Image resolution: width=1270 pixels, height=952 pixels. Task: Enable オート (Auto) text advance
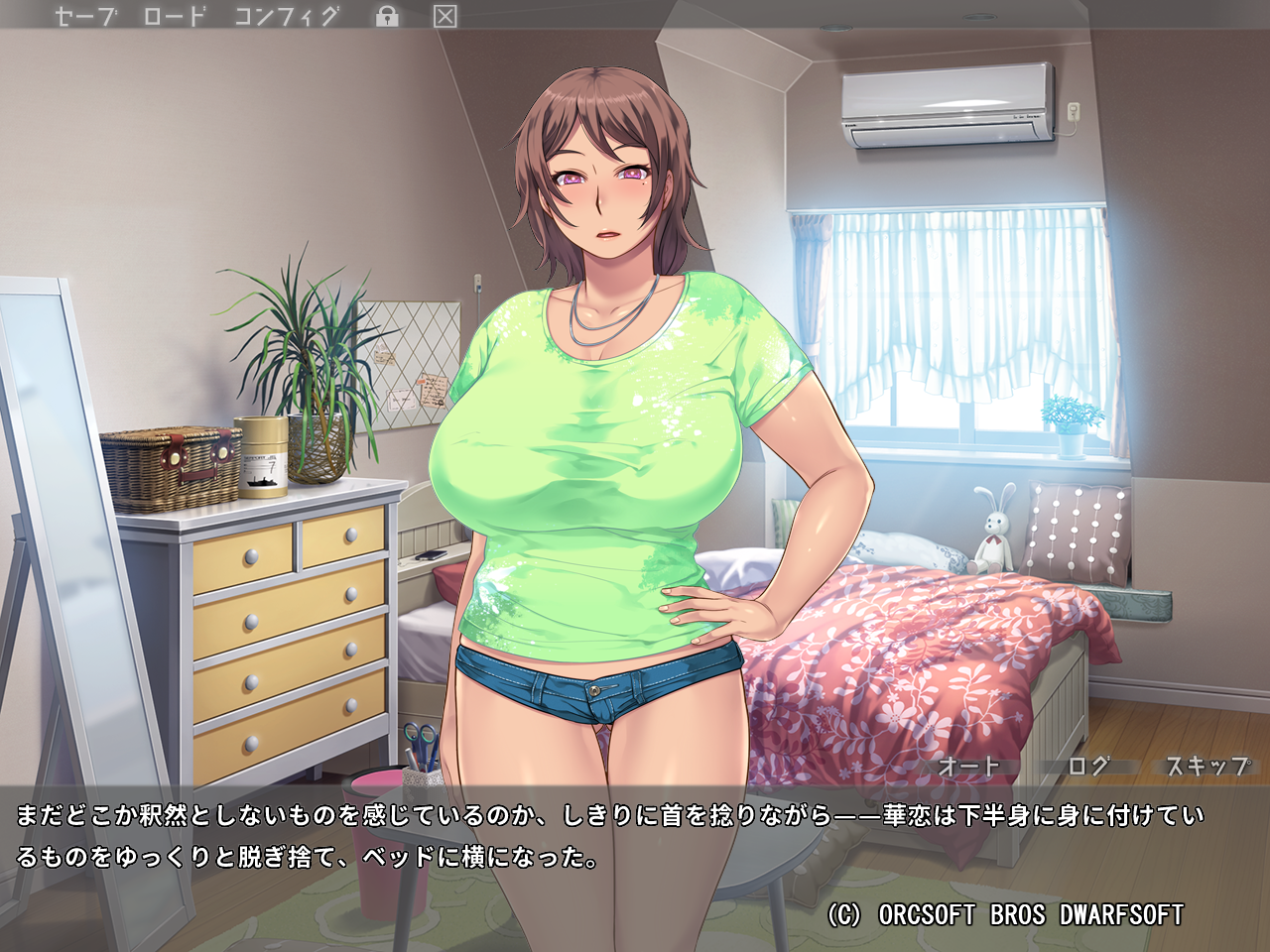968,767
